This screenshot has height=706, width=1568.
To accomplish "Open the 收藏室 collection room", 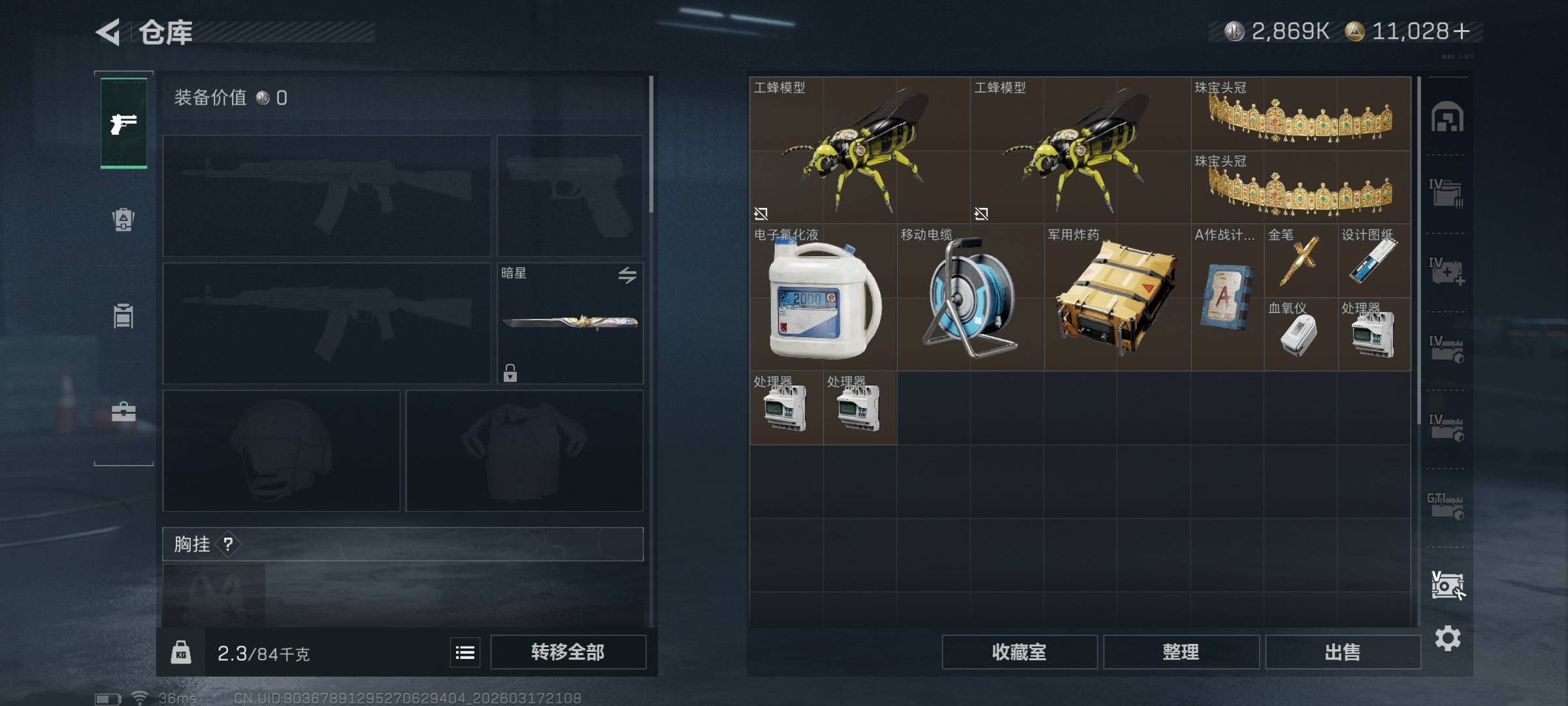I will click(1019, 652).
